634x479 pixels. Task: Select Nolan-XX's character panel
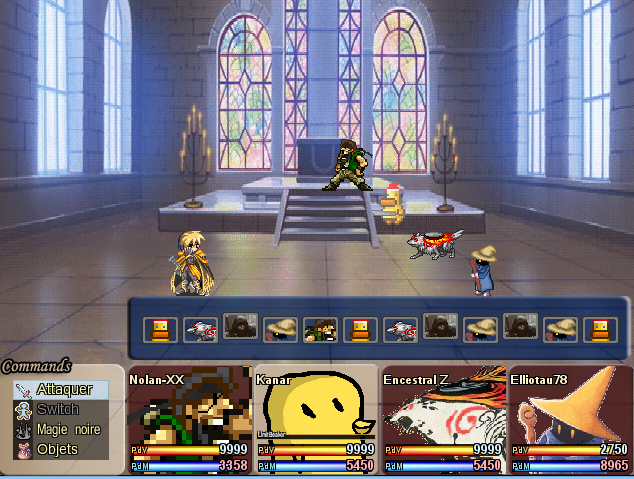pos(190,420)
